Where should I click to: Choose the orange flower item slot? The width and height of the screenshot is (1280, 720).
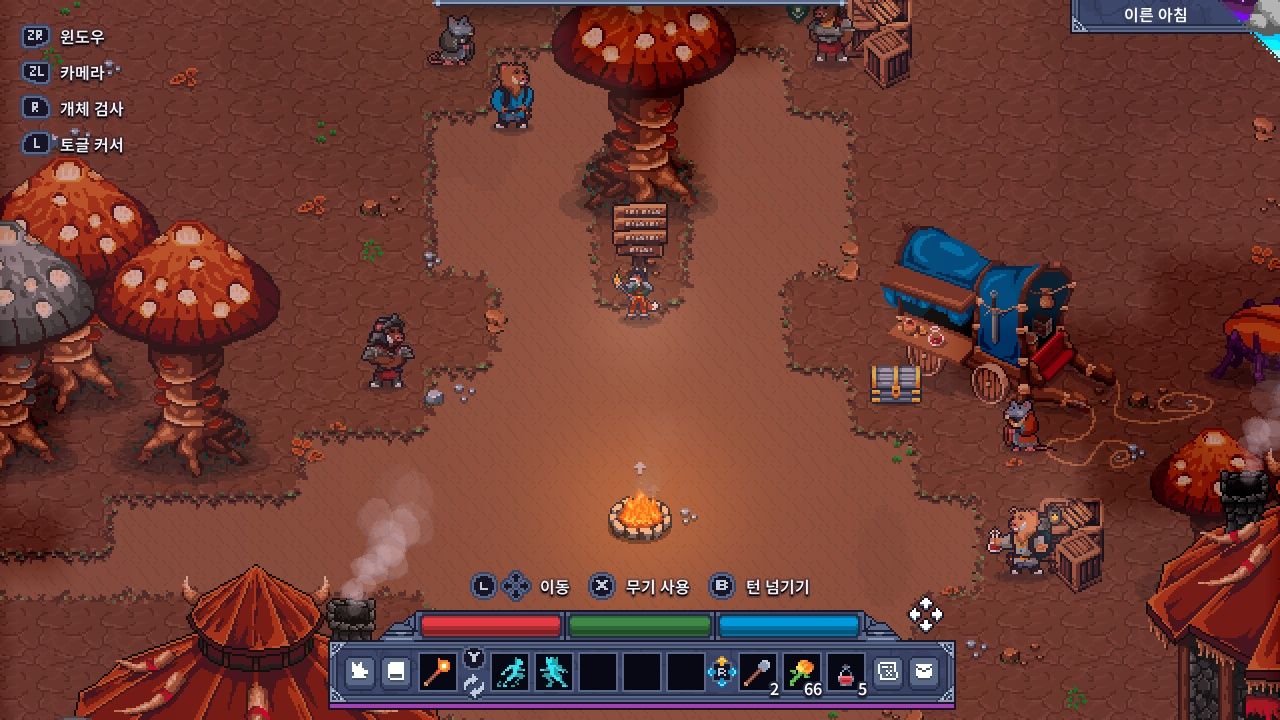click(x=802, y=672)
